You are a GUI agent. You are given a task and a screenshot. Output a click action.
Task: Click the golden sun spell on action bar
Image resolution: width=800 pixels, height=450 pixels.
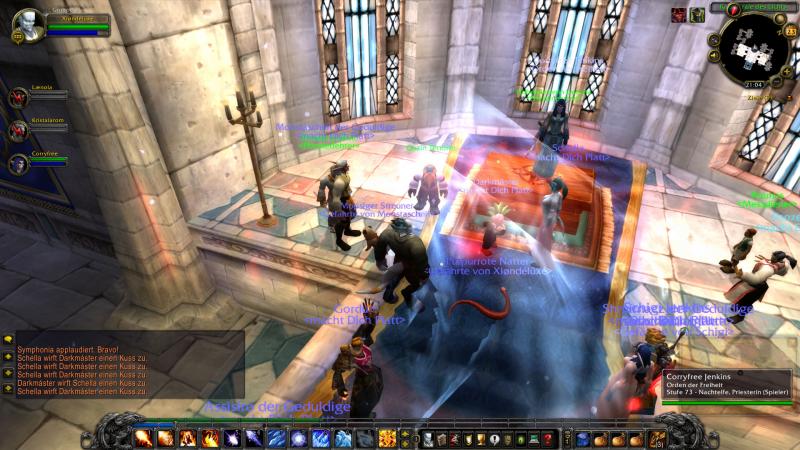(387, 438)
